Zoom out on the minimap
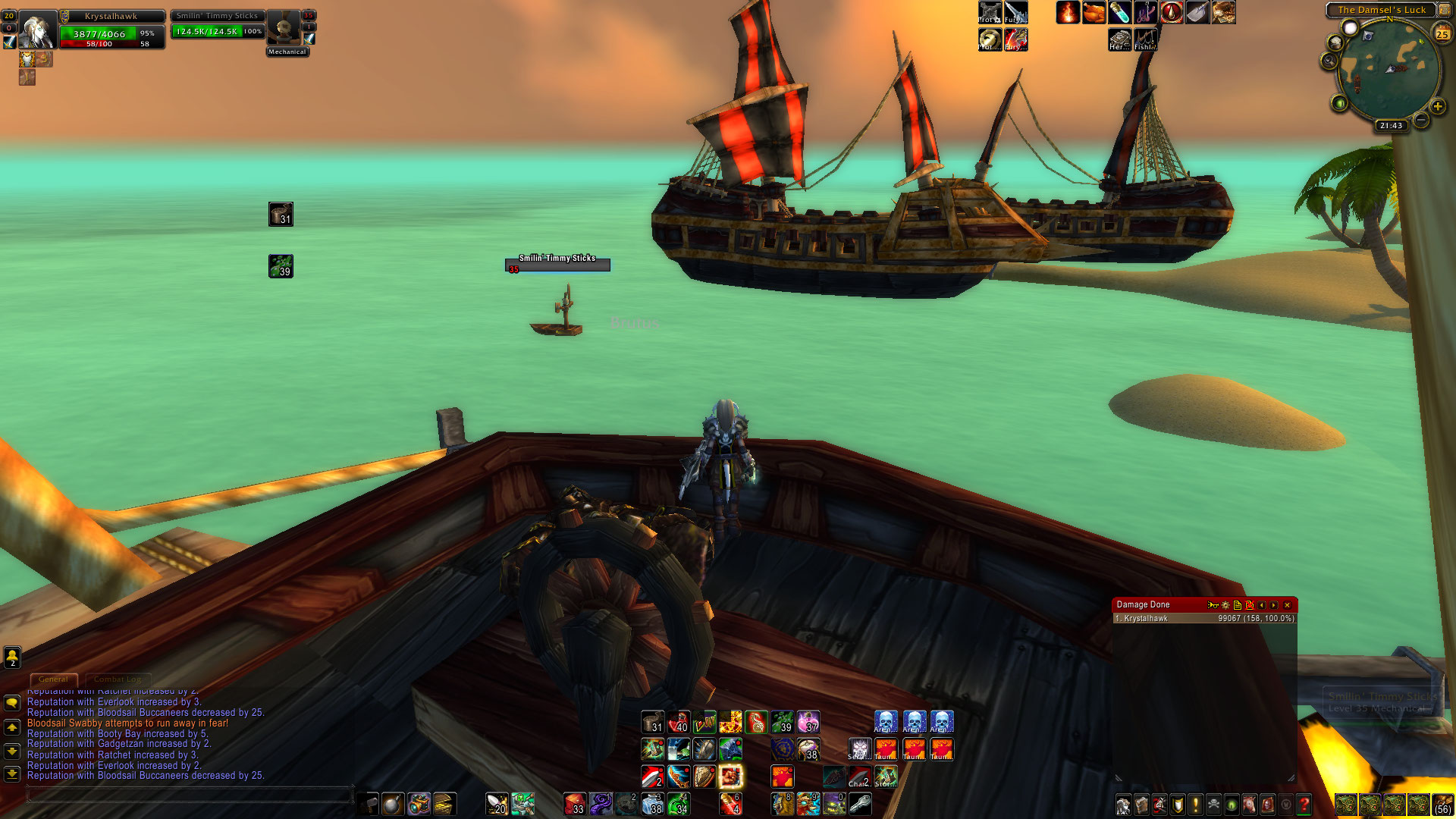1456x819 pixels. (x=1421, y=120)
